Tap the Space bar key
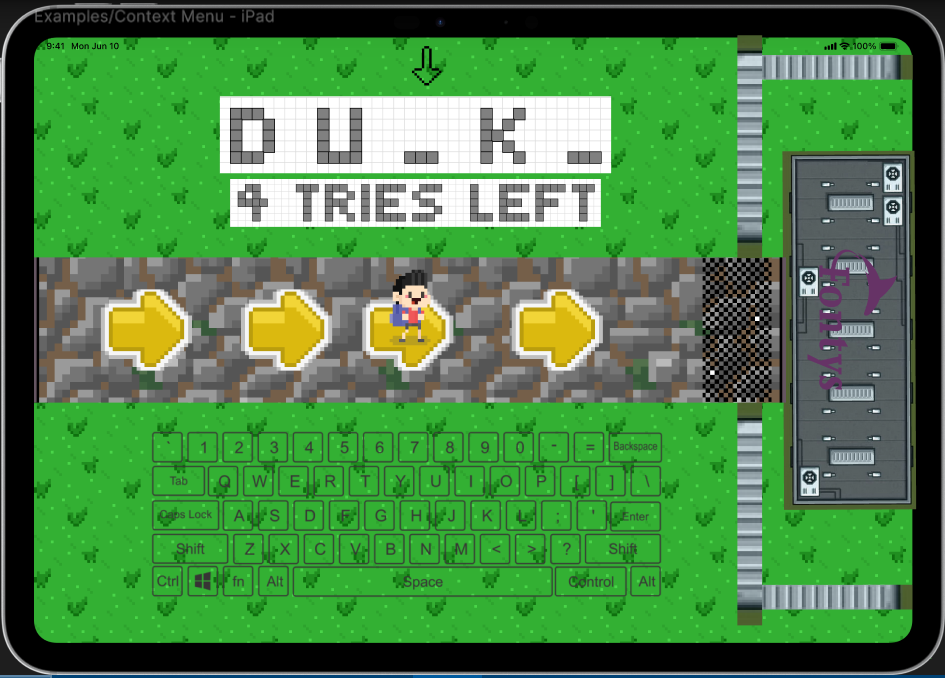This screenshot has width=945, height=678. tap(422, 582)
